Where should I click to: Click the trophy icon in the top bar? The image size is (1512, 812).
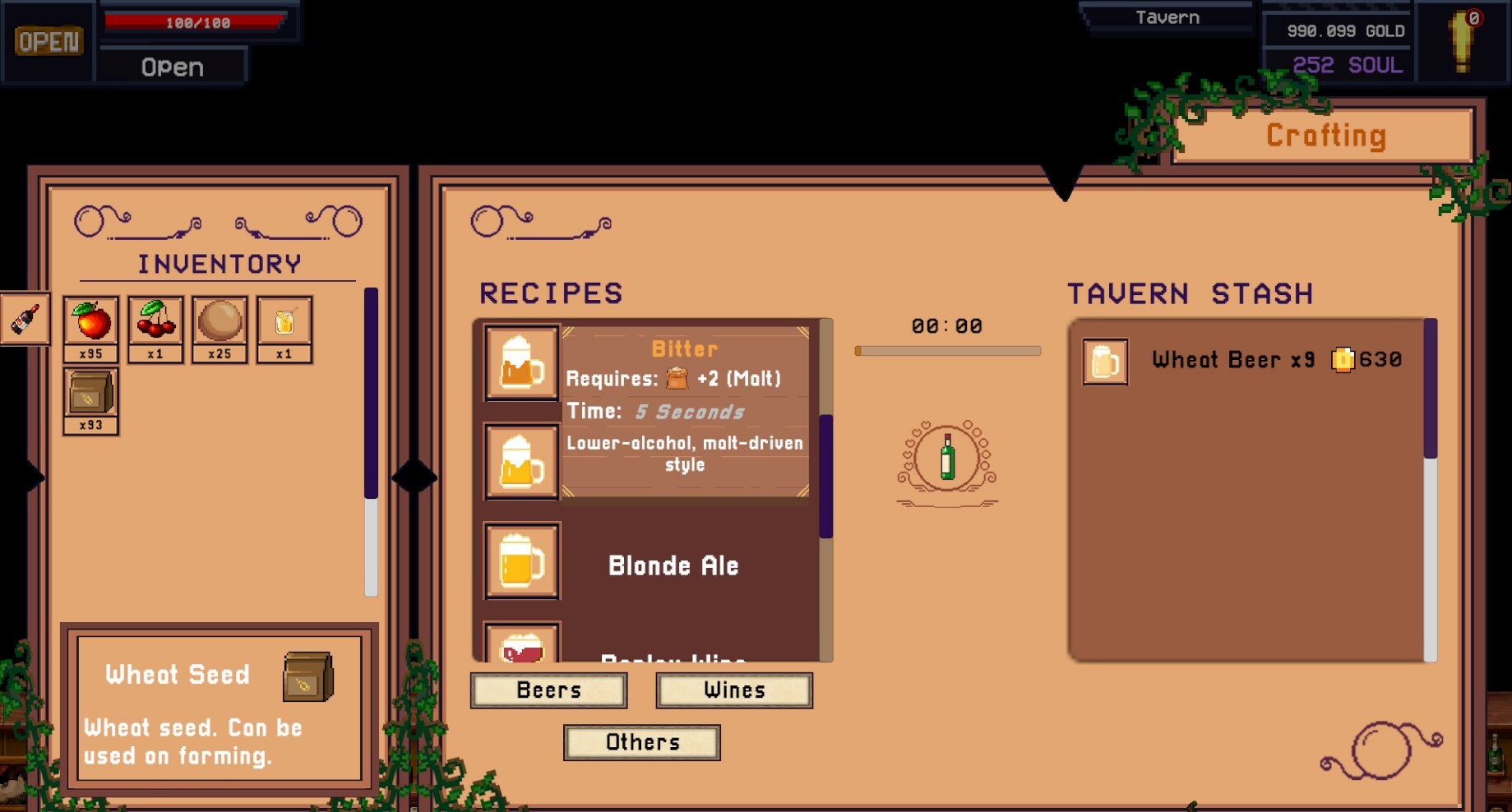click(1463, 39)
